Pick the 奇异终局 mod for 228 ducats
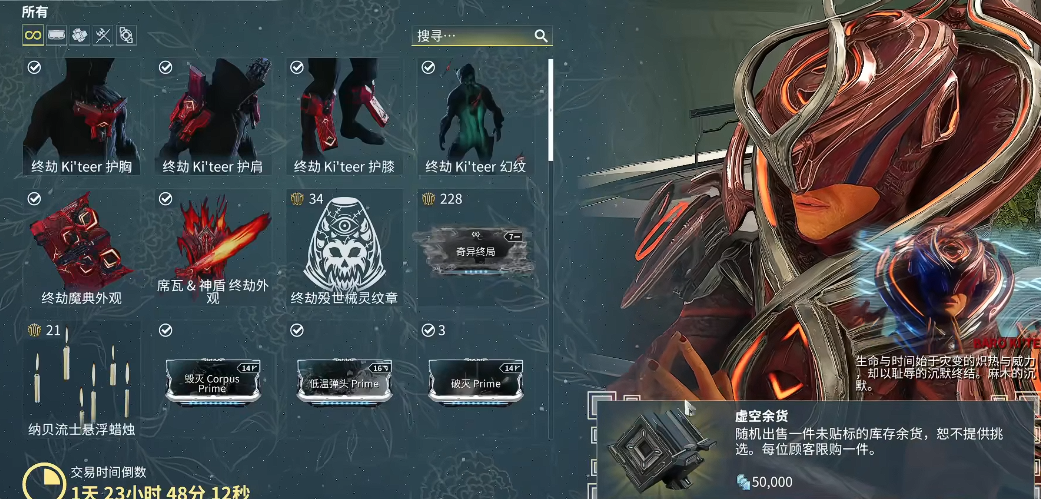1041x499 pixels. 476,247
